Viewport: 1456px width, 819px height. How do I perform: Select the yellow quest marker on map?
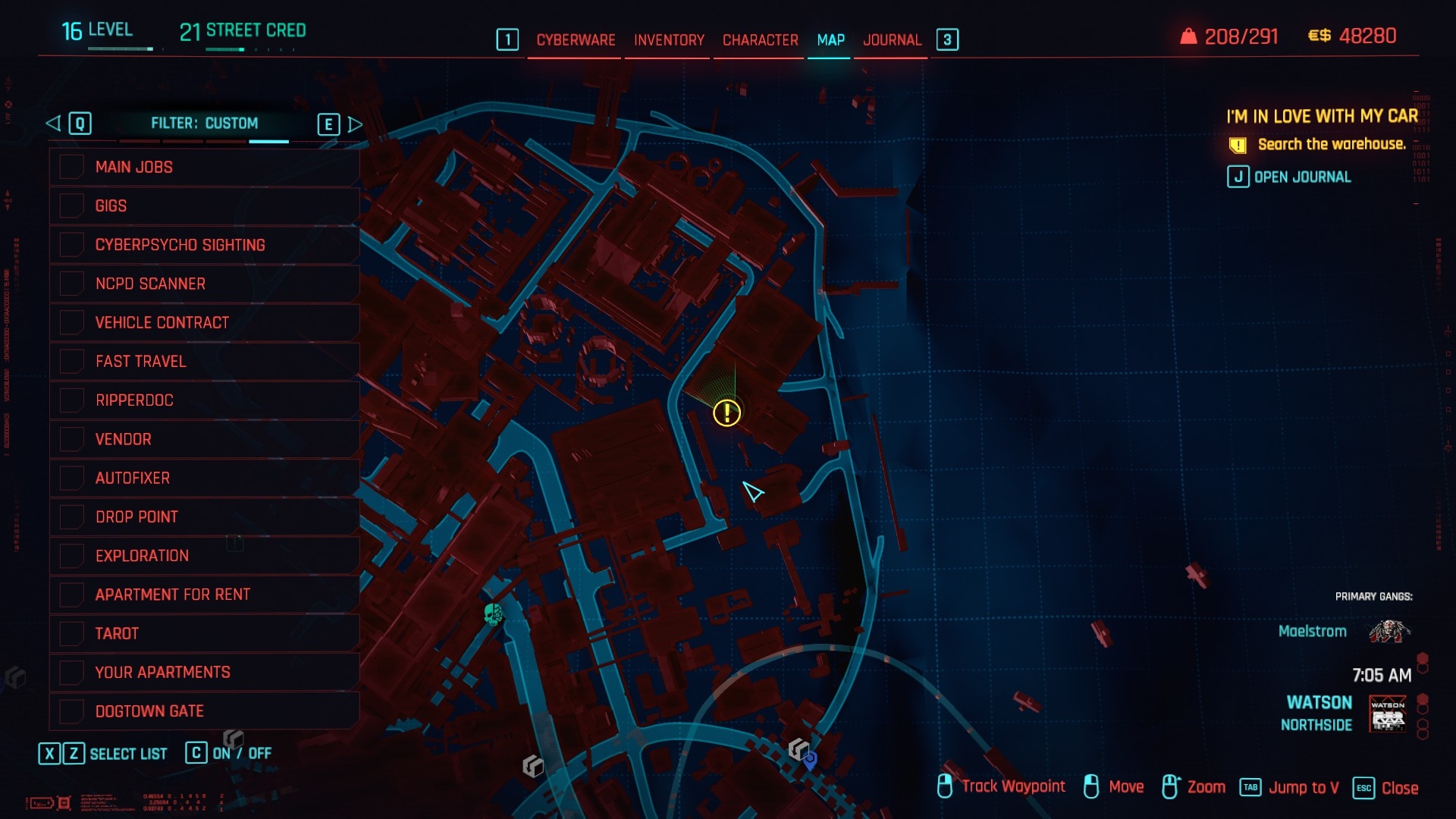pos(726,413)
